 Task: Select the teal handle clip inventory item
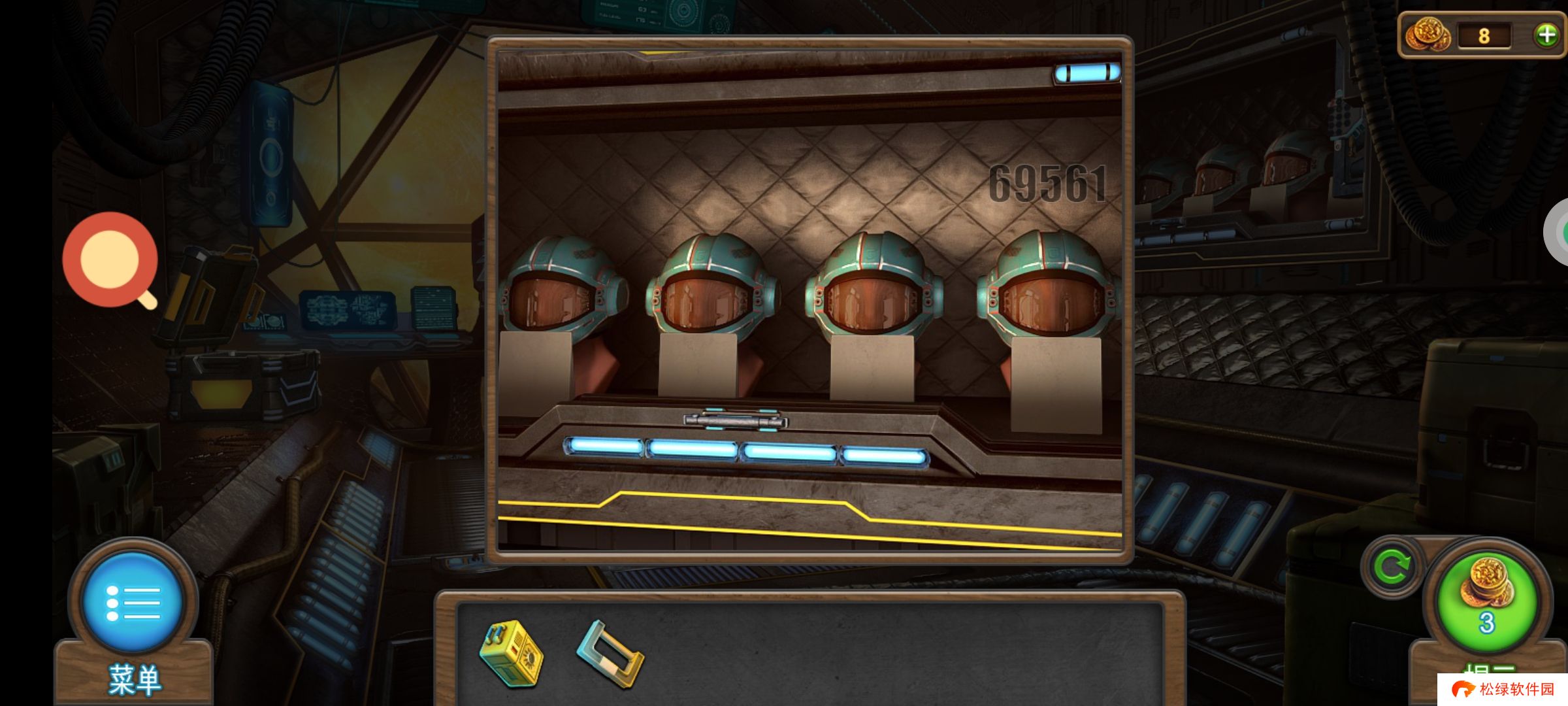coord(610,654)
